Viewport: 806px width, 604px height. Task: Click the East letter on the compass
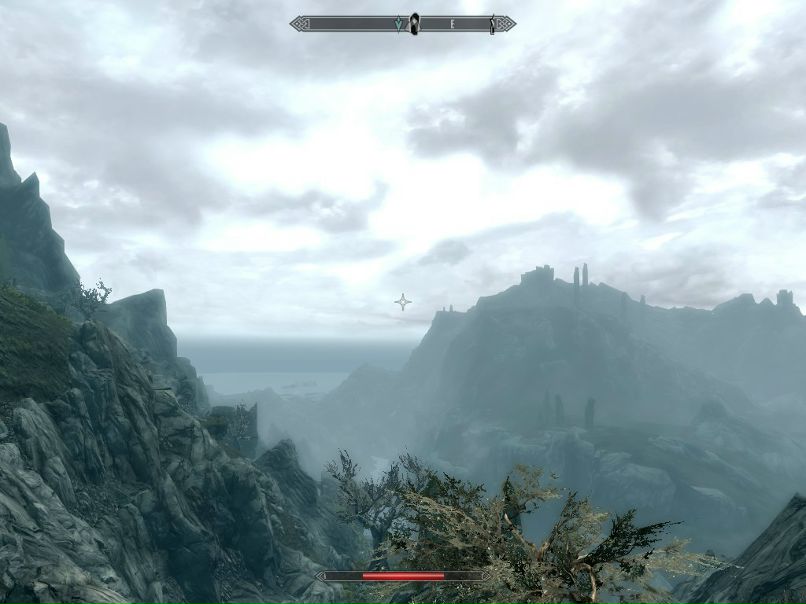452,23
